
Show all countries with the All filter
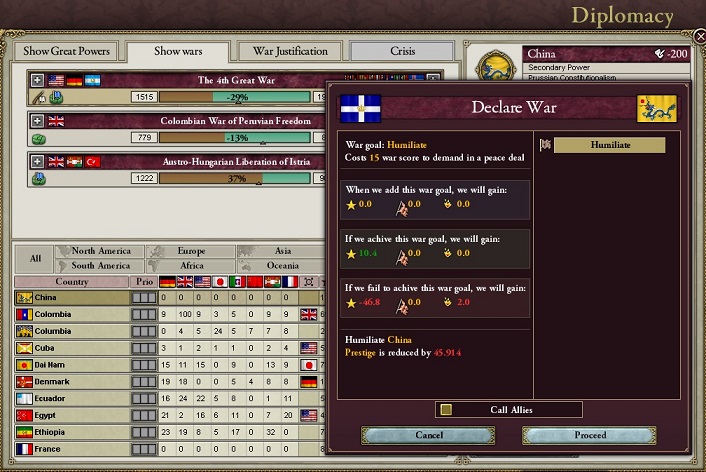[35, 258]
